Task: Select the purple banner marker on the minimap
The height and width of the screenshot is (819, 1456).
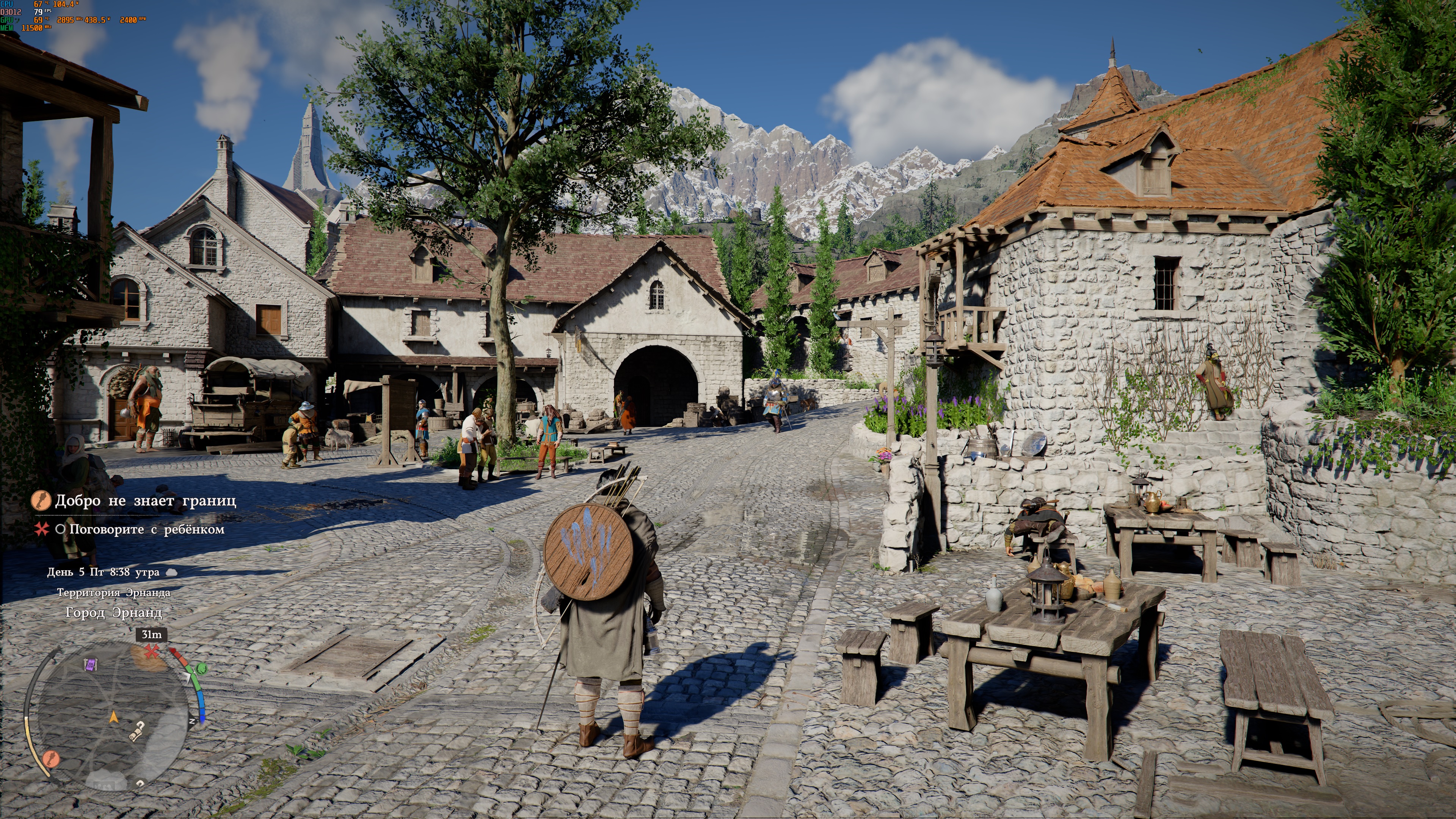Action: (91, 665)
